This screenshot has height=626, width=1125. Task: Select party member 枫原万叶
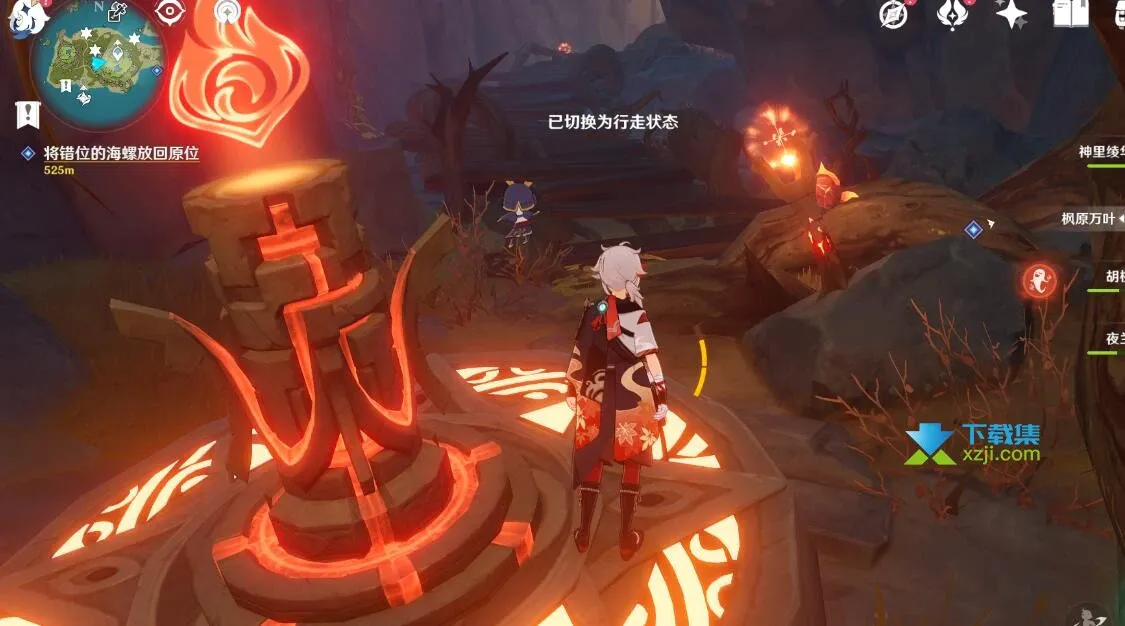point(1092,219)
